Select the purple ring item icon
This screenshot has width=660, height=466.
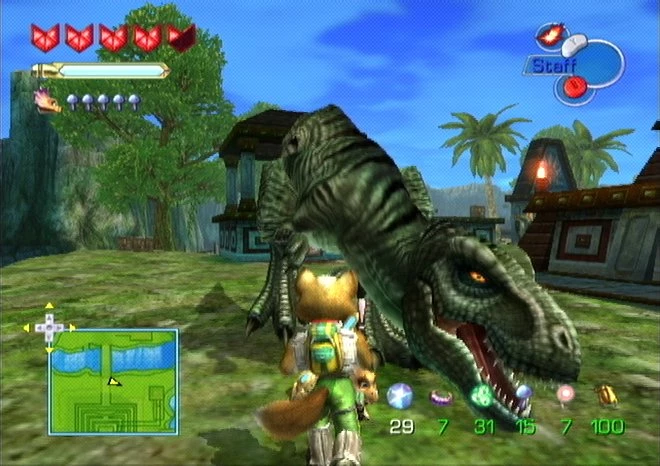click(441, 397)
